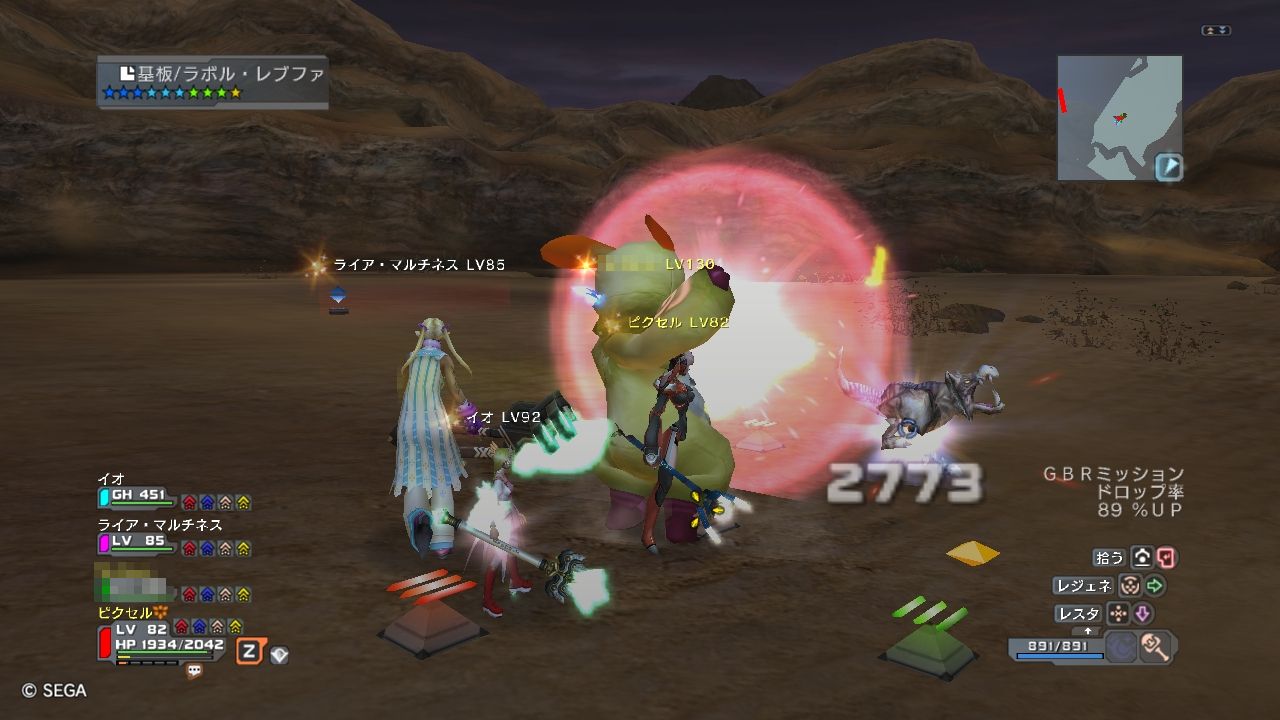Open the chat speech-bubble icon
Image resolution: width=1280 pixels, height=720 pixels.
[194, 672]
